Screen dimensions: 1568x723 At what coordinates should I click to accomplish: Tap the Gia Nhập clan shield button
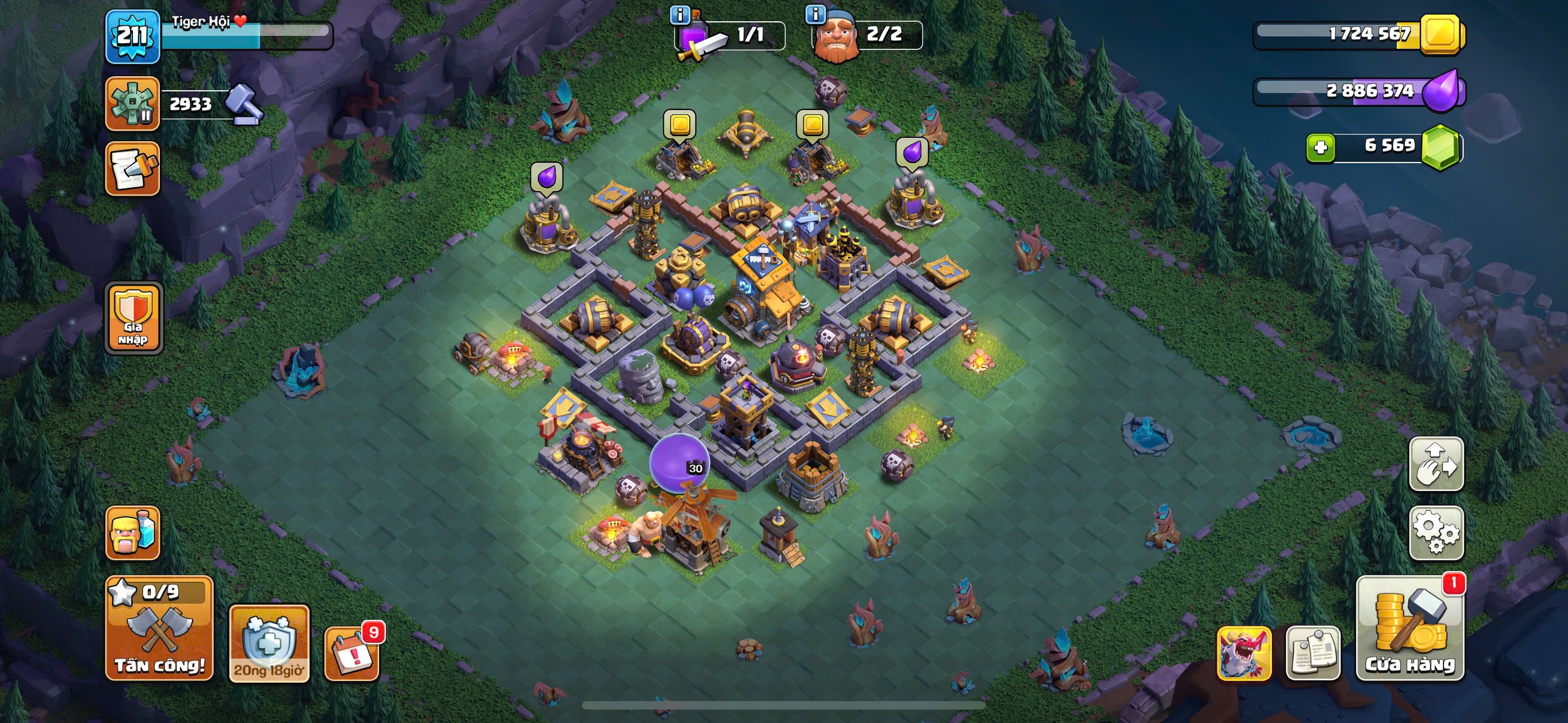tap(133, 318)
